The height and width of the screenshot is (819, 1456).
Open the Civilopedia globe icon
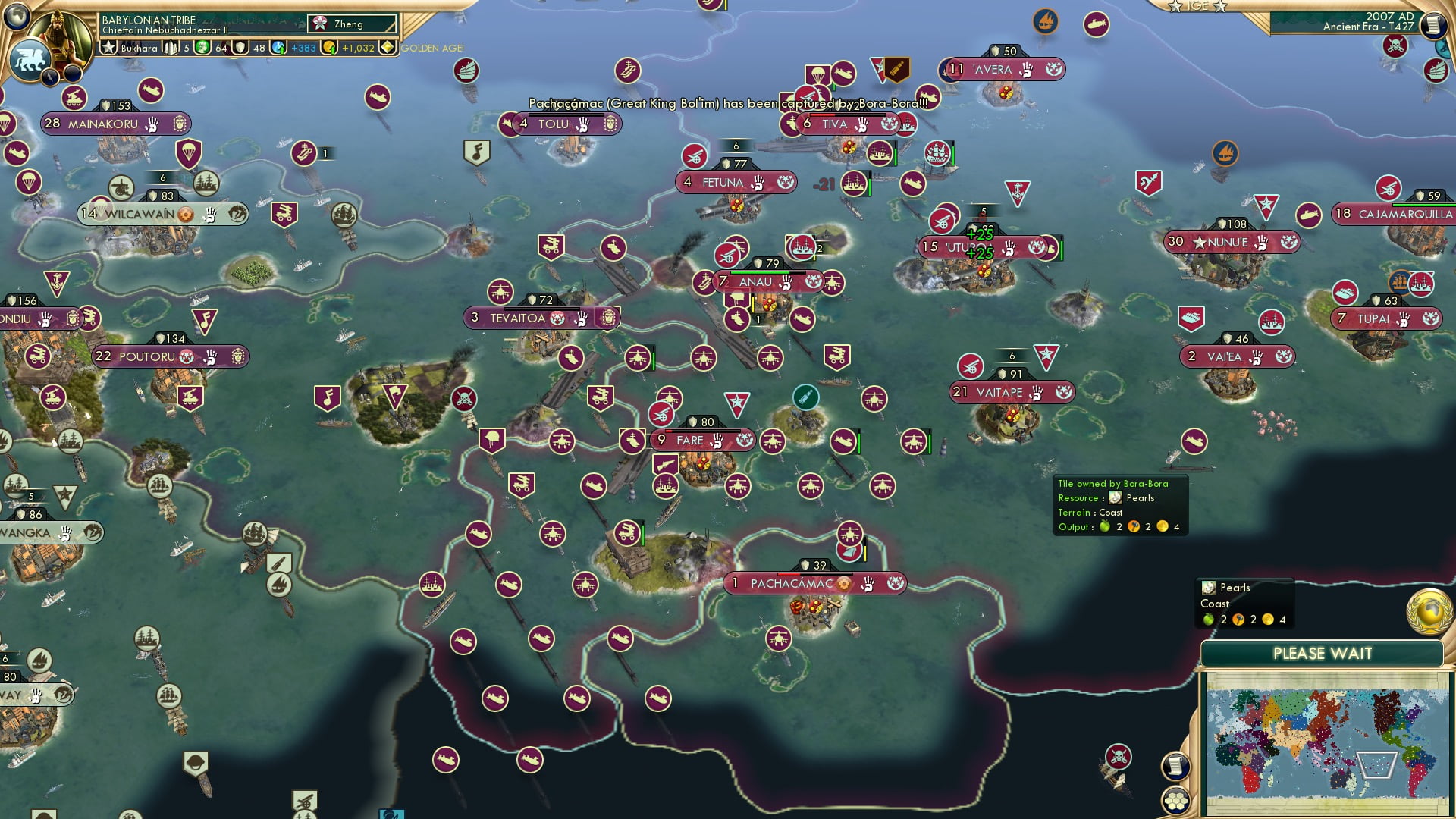[x=15, y=17]
